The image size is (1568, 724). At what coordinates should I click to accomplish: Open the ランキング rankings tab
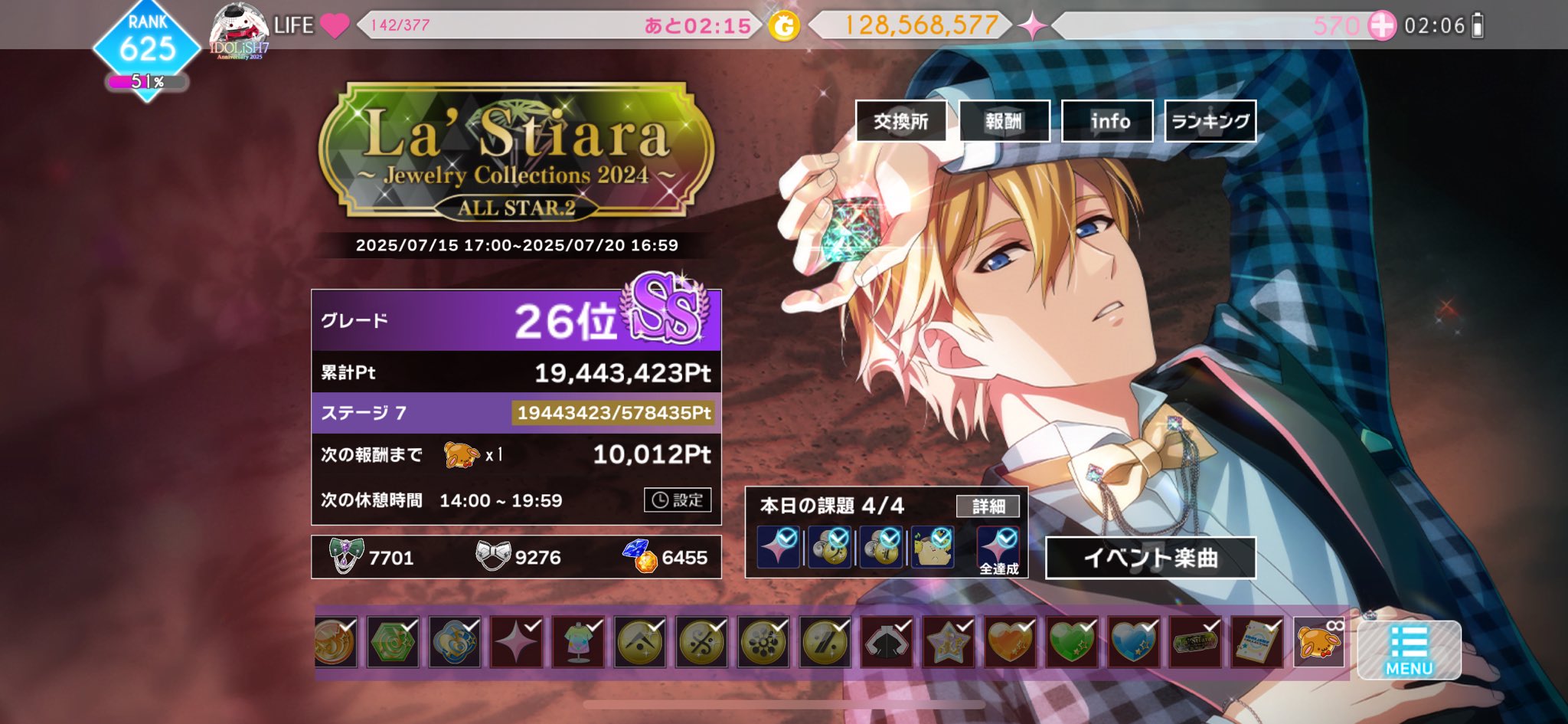coord(1209,120)
